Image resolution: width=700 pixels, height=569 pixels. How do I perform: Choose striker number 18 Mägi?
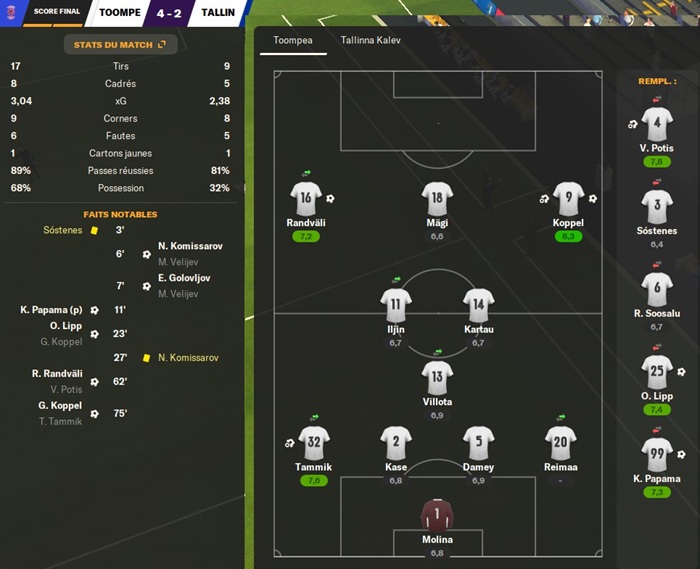[x=437, y=197]
